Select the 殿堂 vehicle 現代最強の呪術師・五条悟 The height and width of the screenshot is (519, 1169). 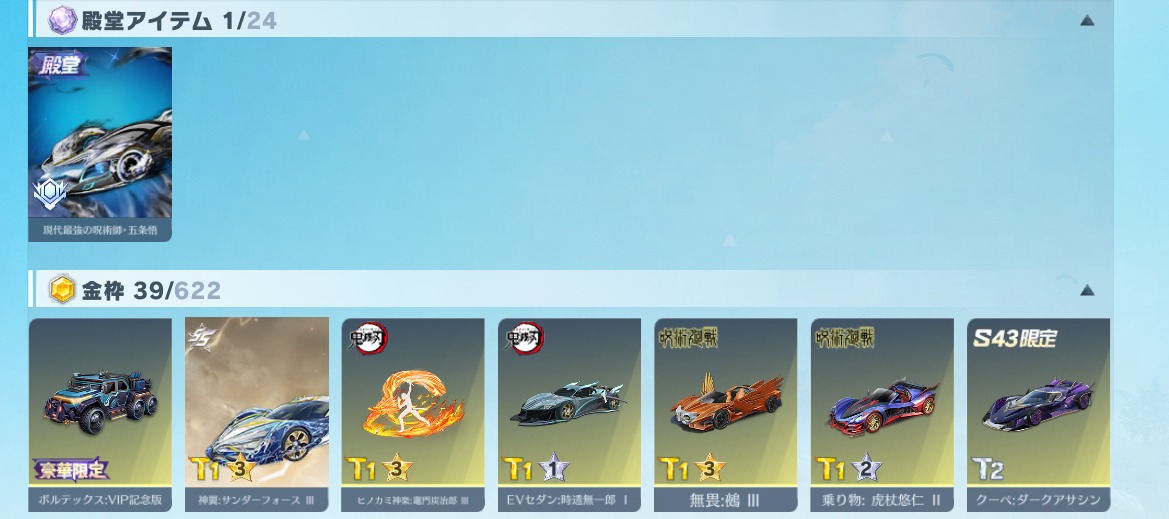100,143
